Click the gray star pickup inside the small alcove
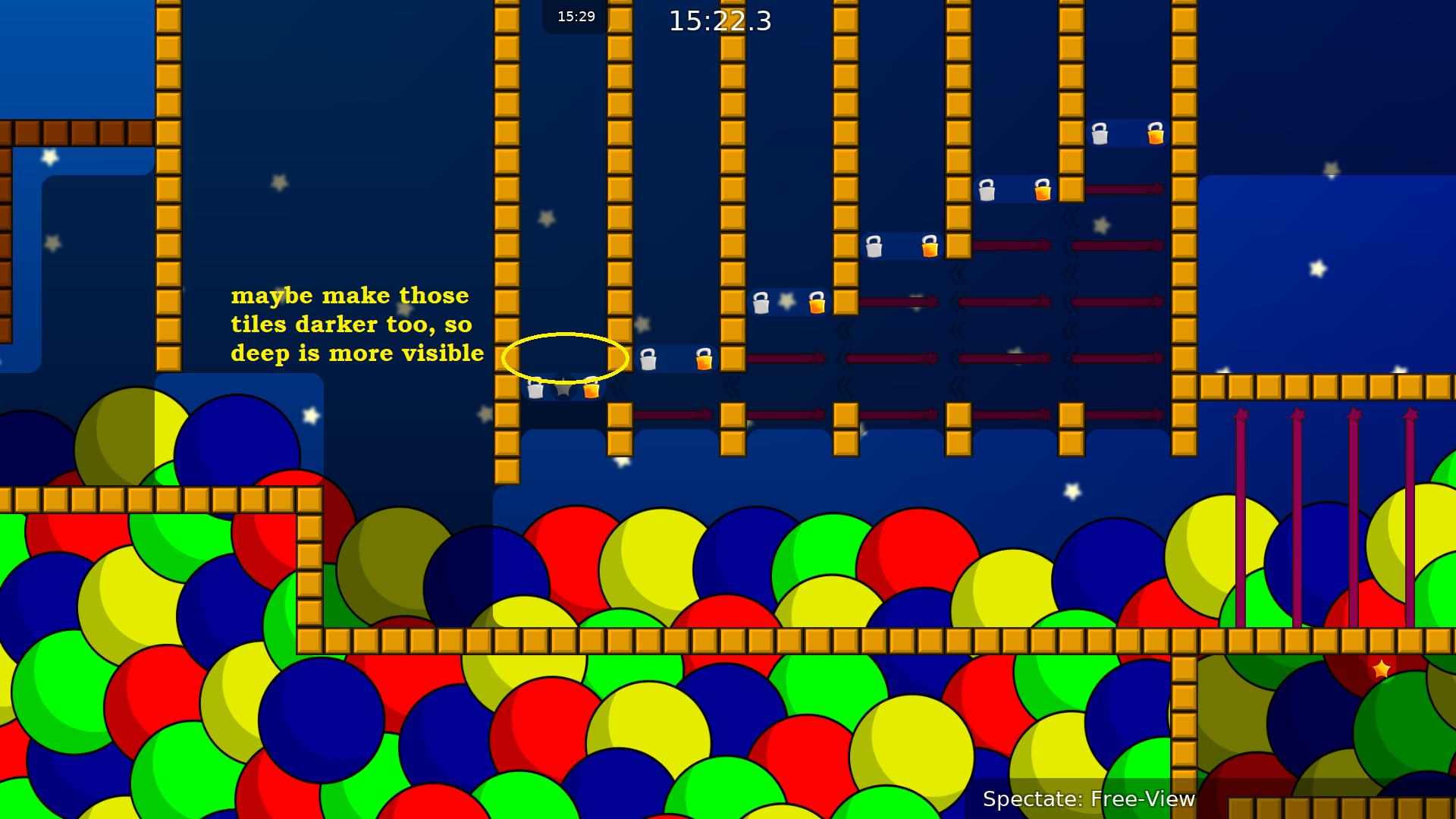 (562, 389)
